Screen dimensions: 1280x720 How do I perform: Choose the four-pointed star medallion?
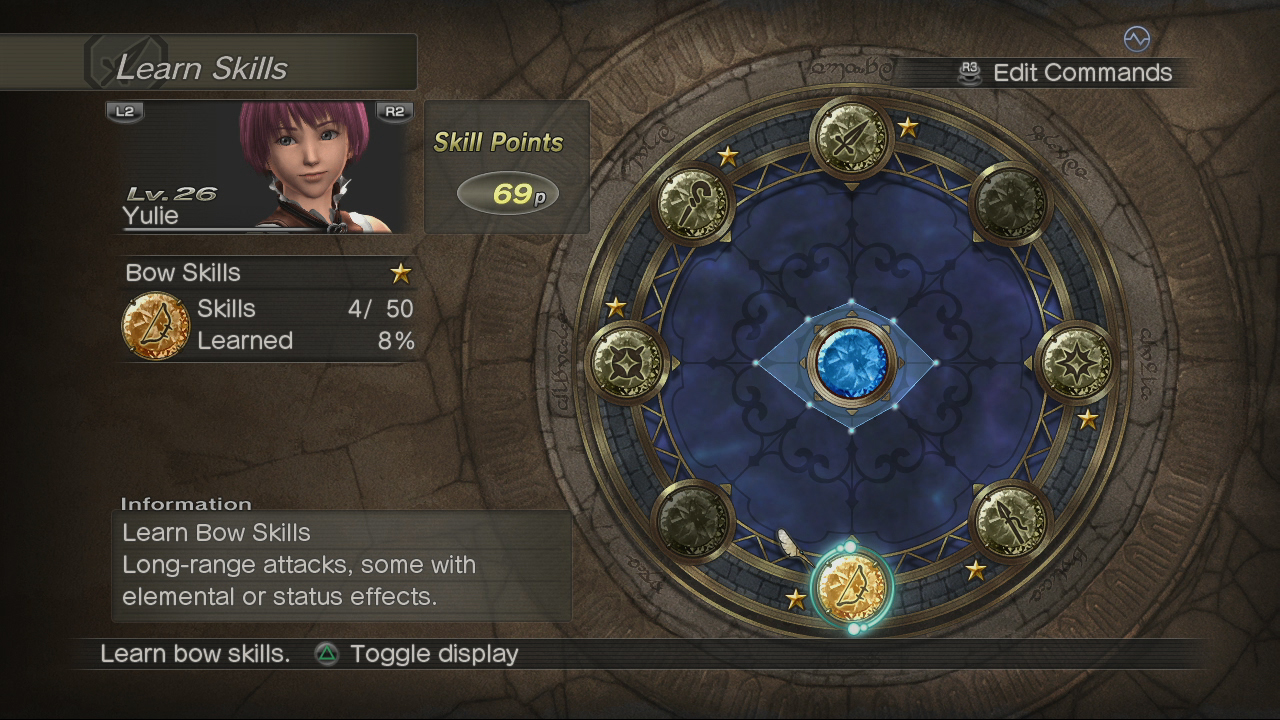click(x=627, y=361)
